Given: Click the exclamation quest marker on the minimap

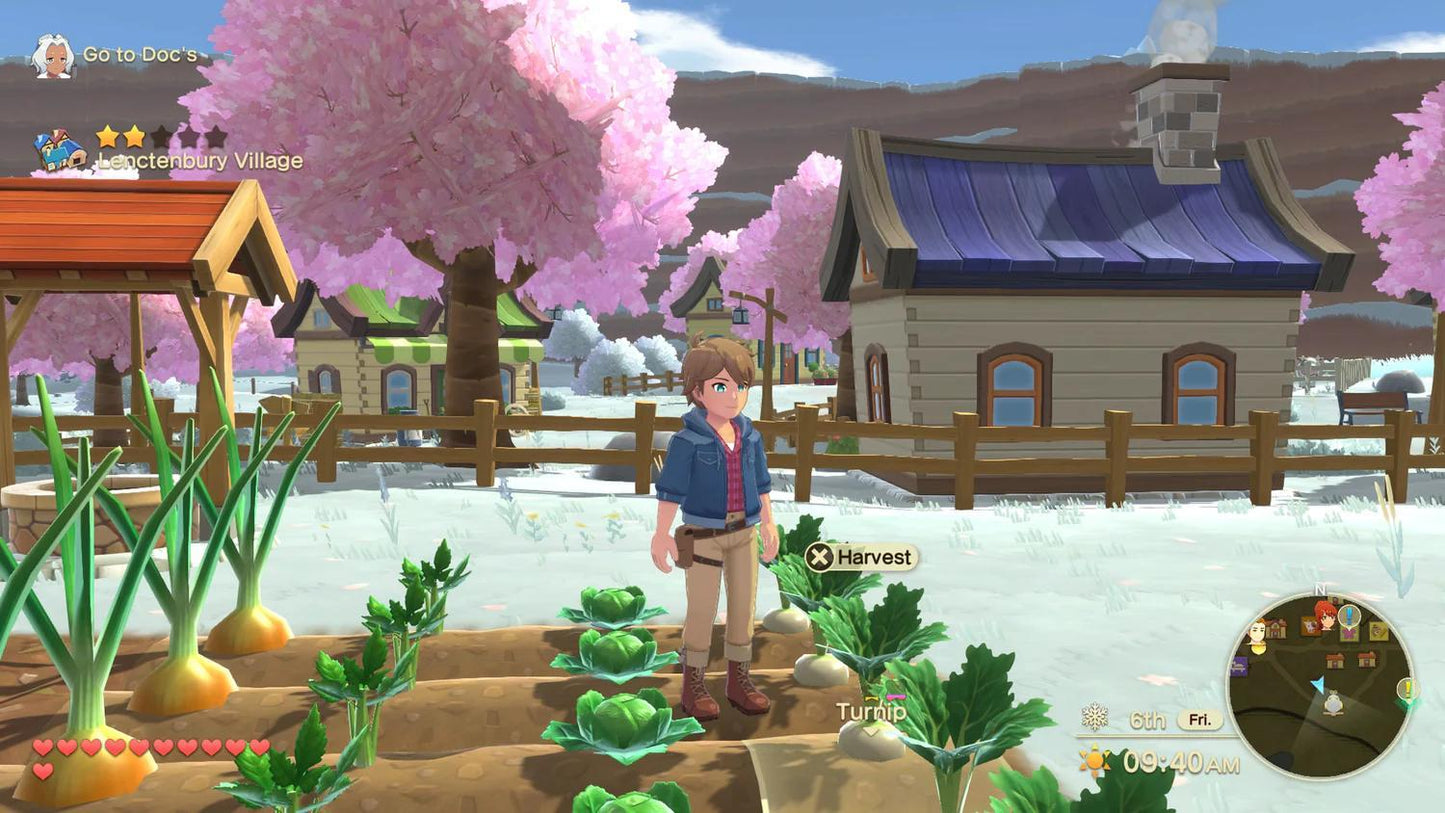Looking at the screenshot, I should click(x=1349, y=612).
